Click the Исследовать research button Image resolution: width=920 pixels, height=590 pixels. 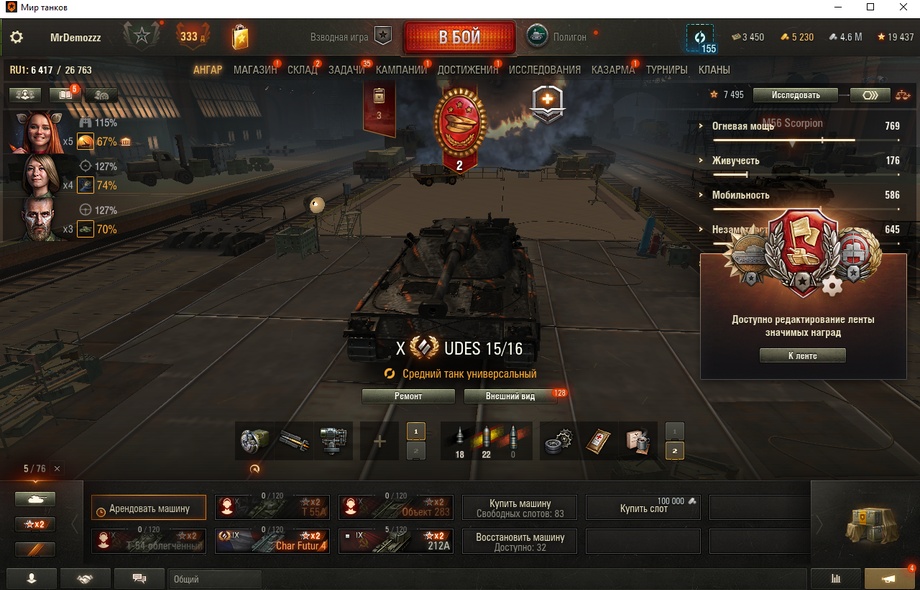[795, 95]
